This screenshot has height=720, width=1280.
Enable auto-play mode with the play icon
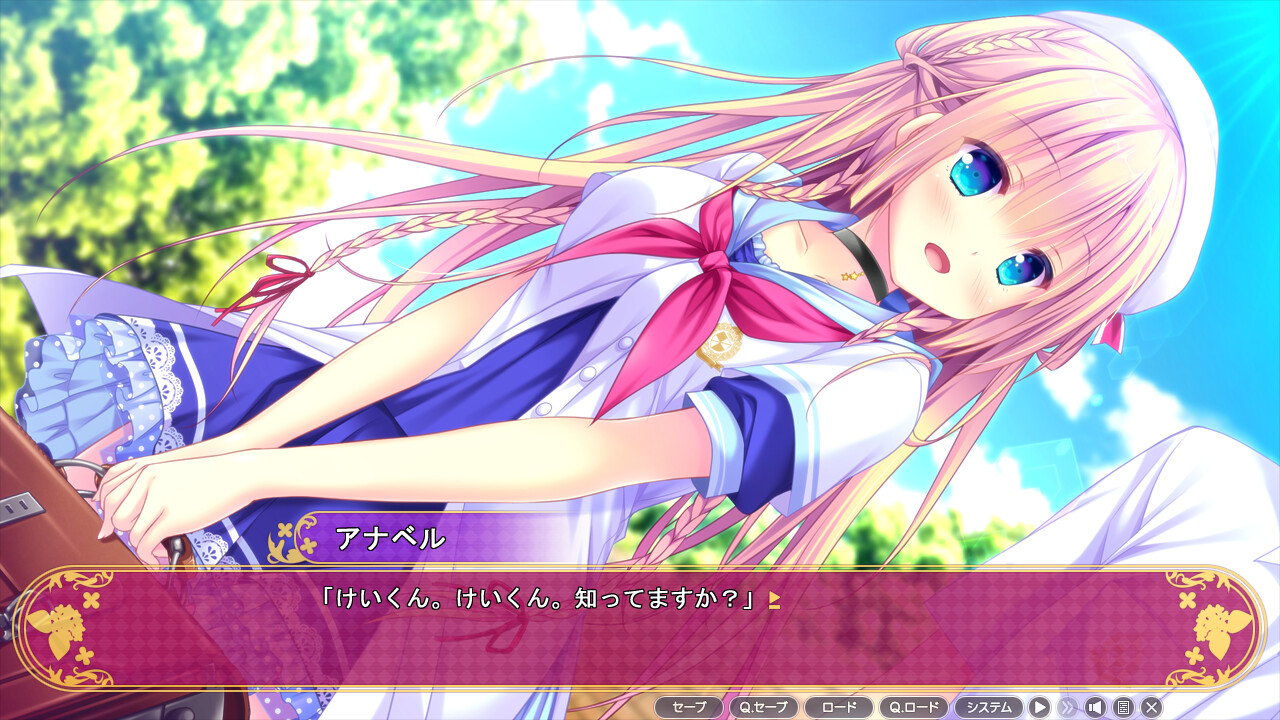click(x=1040, y=707)
